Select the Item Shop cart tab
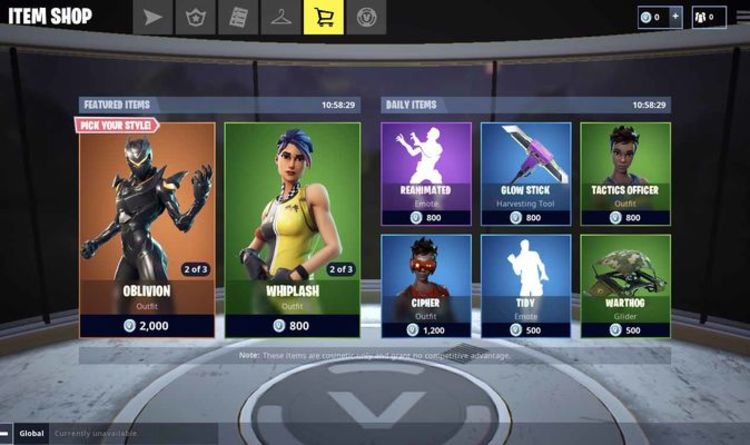 tap(323, 16)
